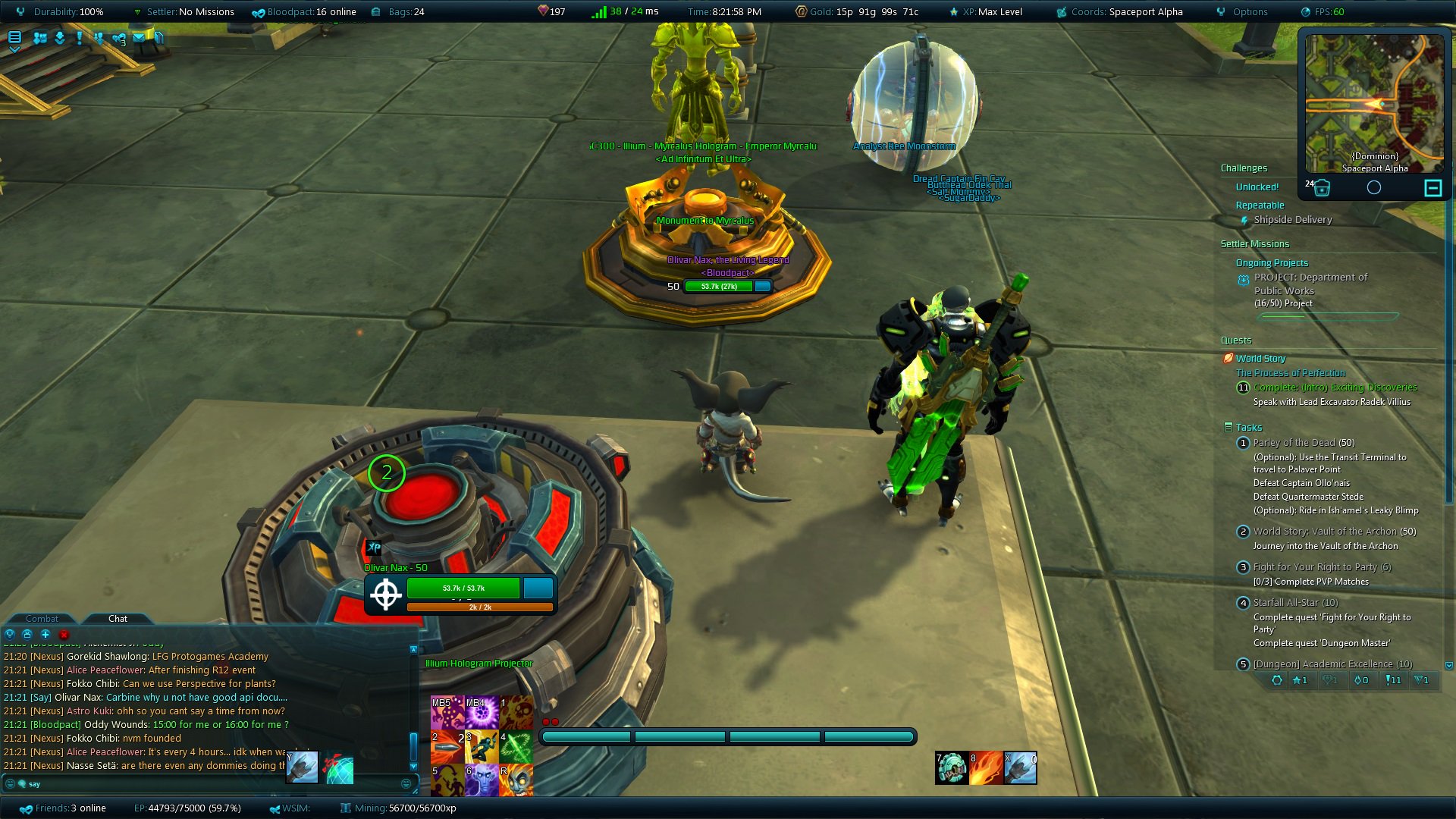Collapse the minimap with minus button
The height and width of the screenshot is (819, 1456).
click(1432, 188)
